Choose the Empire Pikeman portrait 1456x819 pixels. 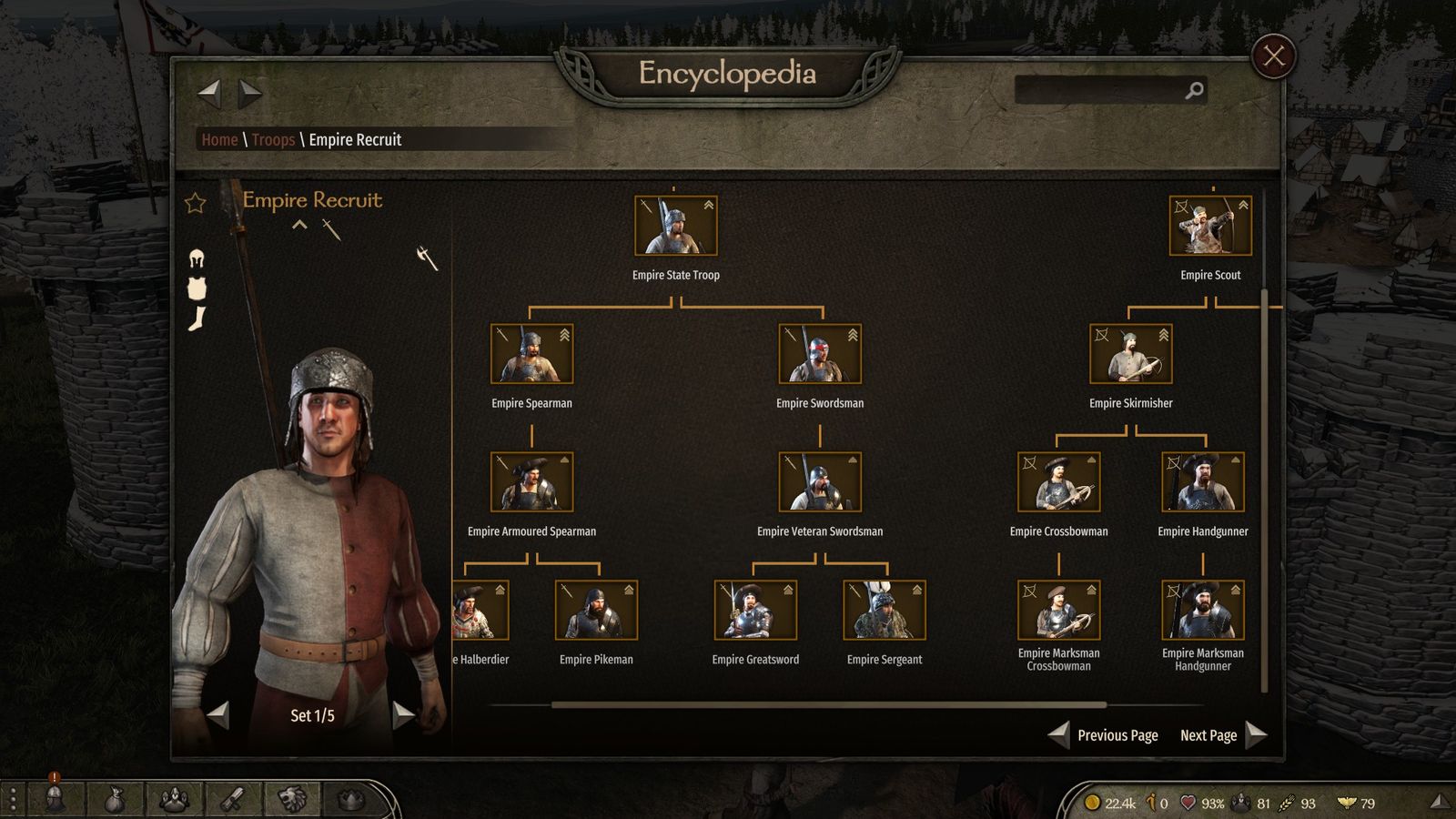click(x=596, y=611)
